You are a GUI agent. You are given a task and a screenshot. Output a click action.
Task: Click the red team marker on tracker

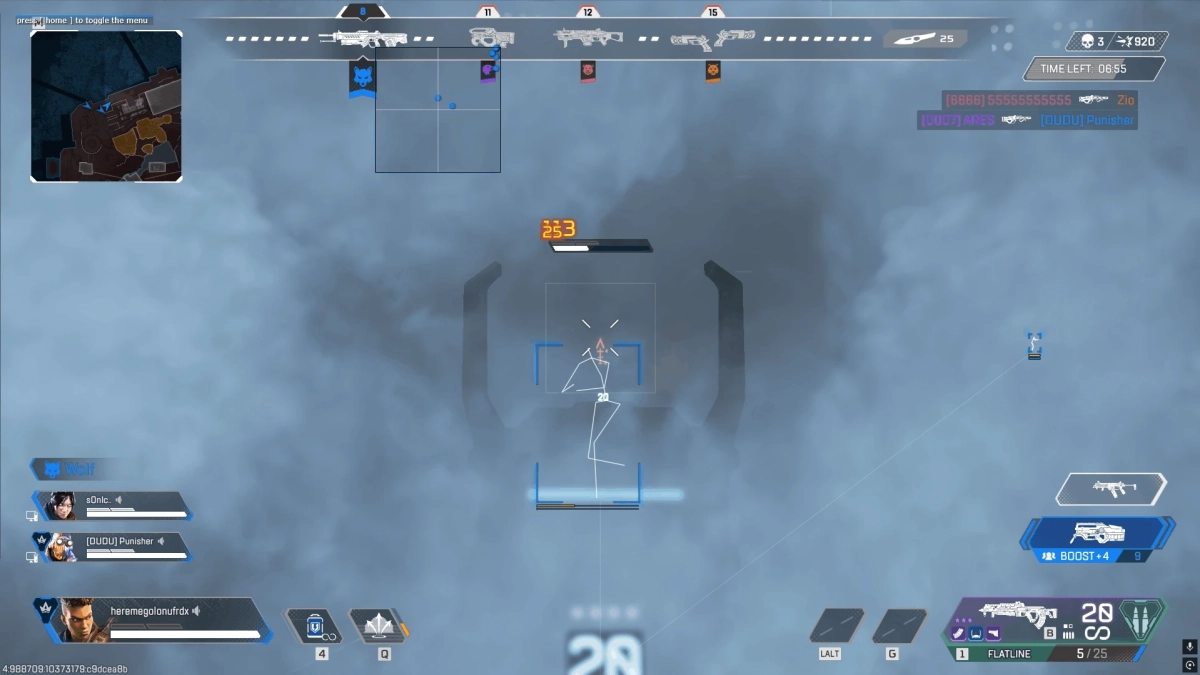click(x=588, y=70)
